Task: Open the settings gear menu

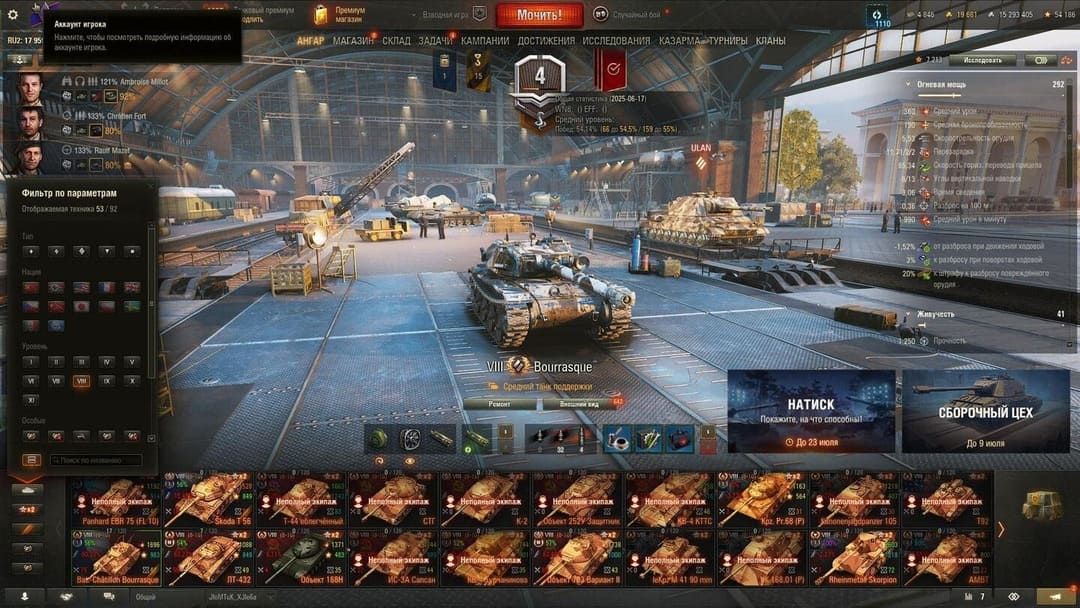Action: (x=13, y=15)
